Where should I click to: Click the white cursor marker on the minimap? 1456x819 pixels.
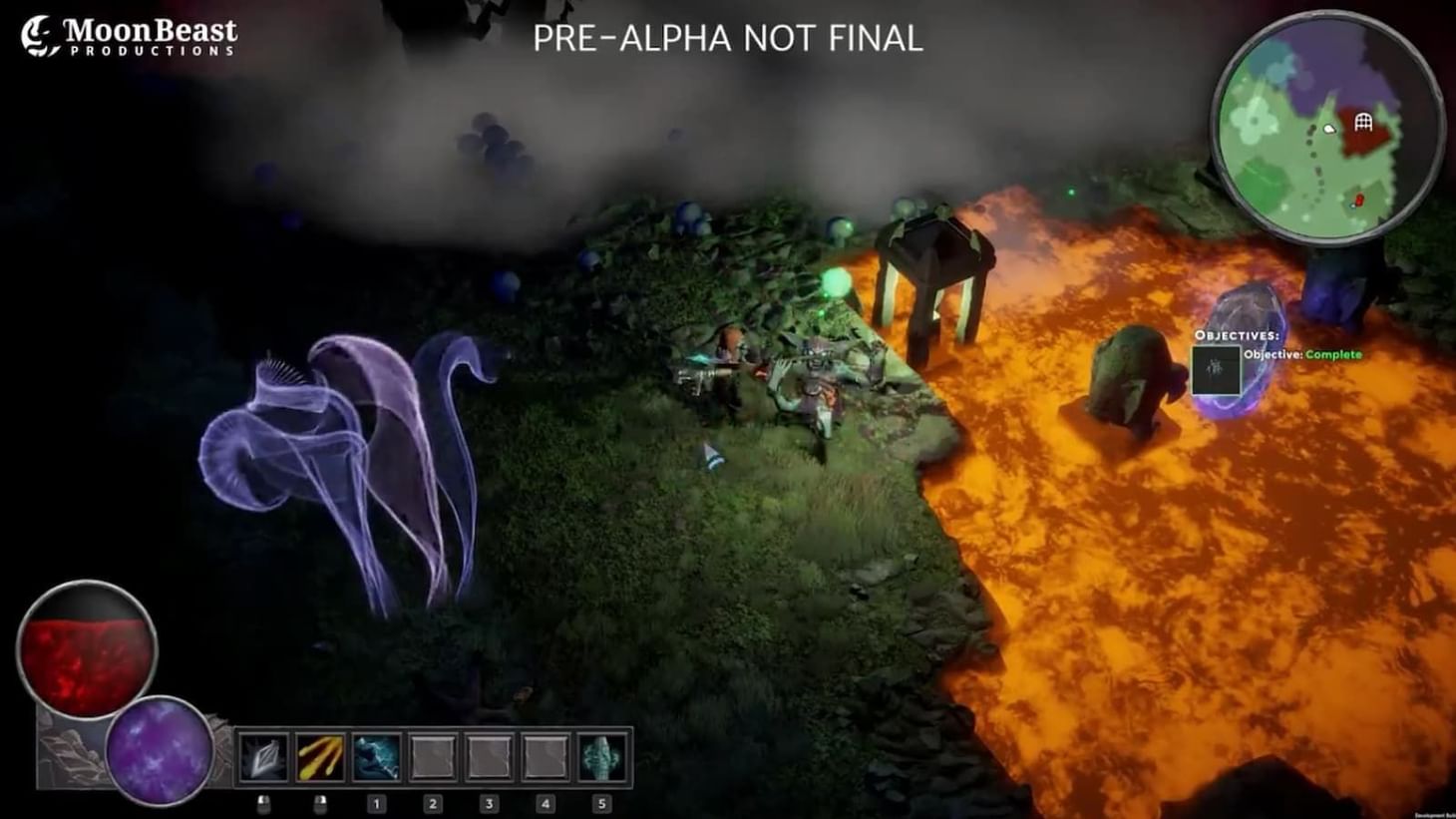(x=1329, y=129)
